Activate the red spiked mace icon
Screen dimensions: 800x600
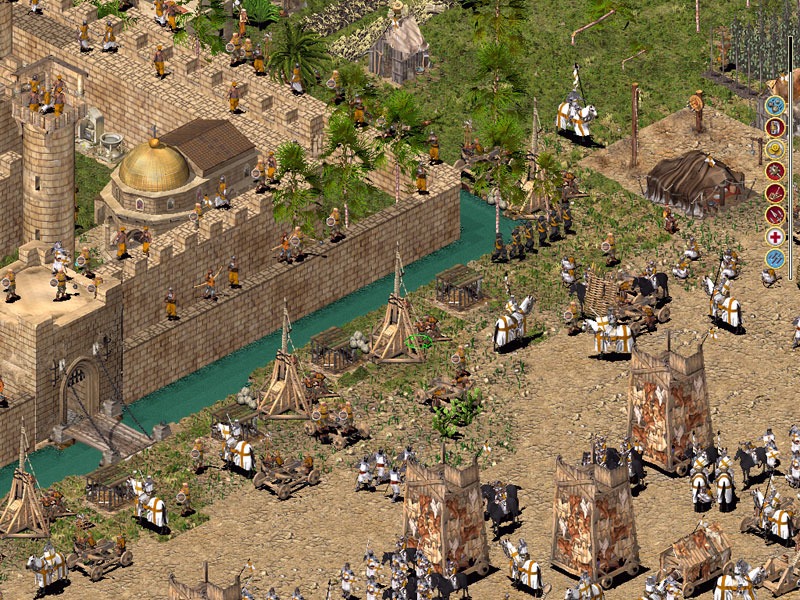coord(775,171)
